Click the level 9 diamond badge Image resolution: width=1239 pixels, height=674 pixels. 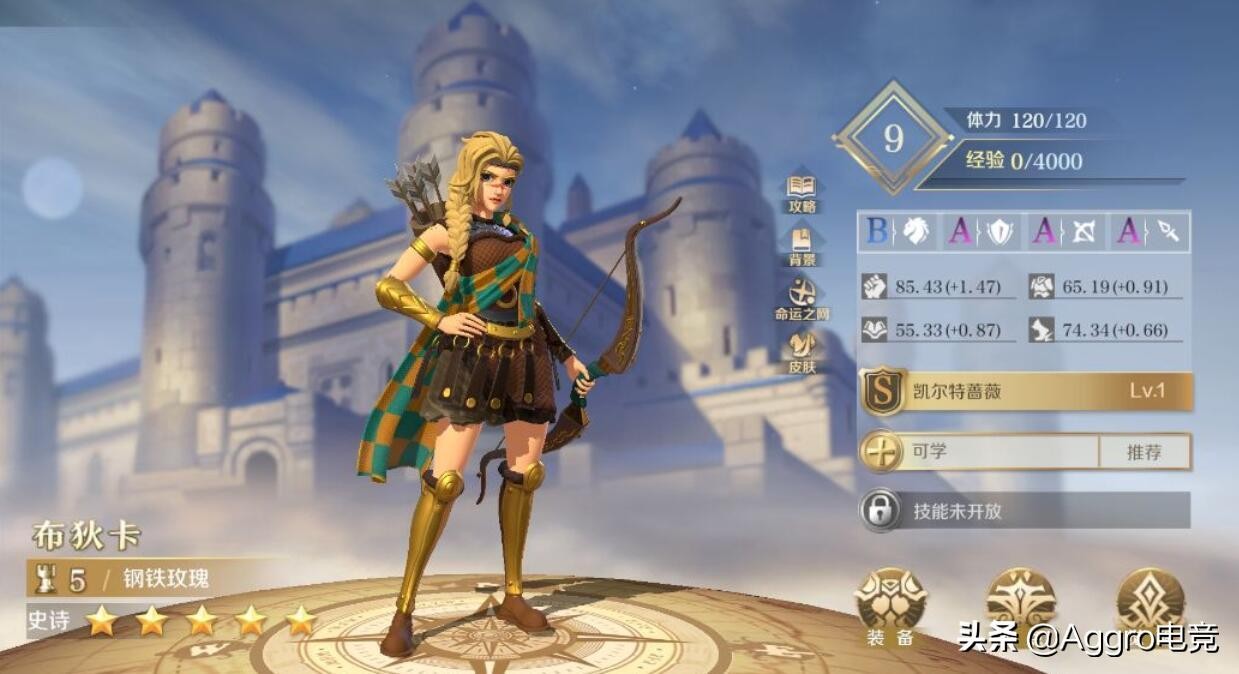coord(893,138)
